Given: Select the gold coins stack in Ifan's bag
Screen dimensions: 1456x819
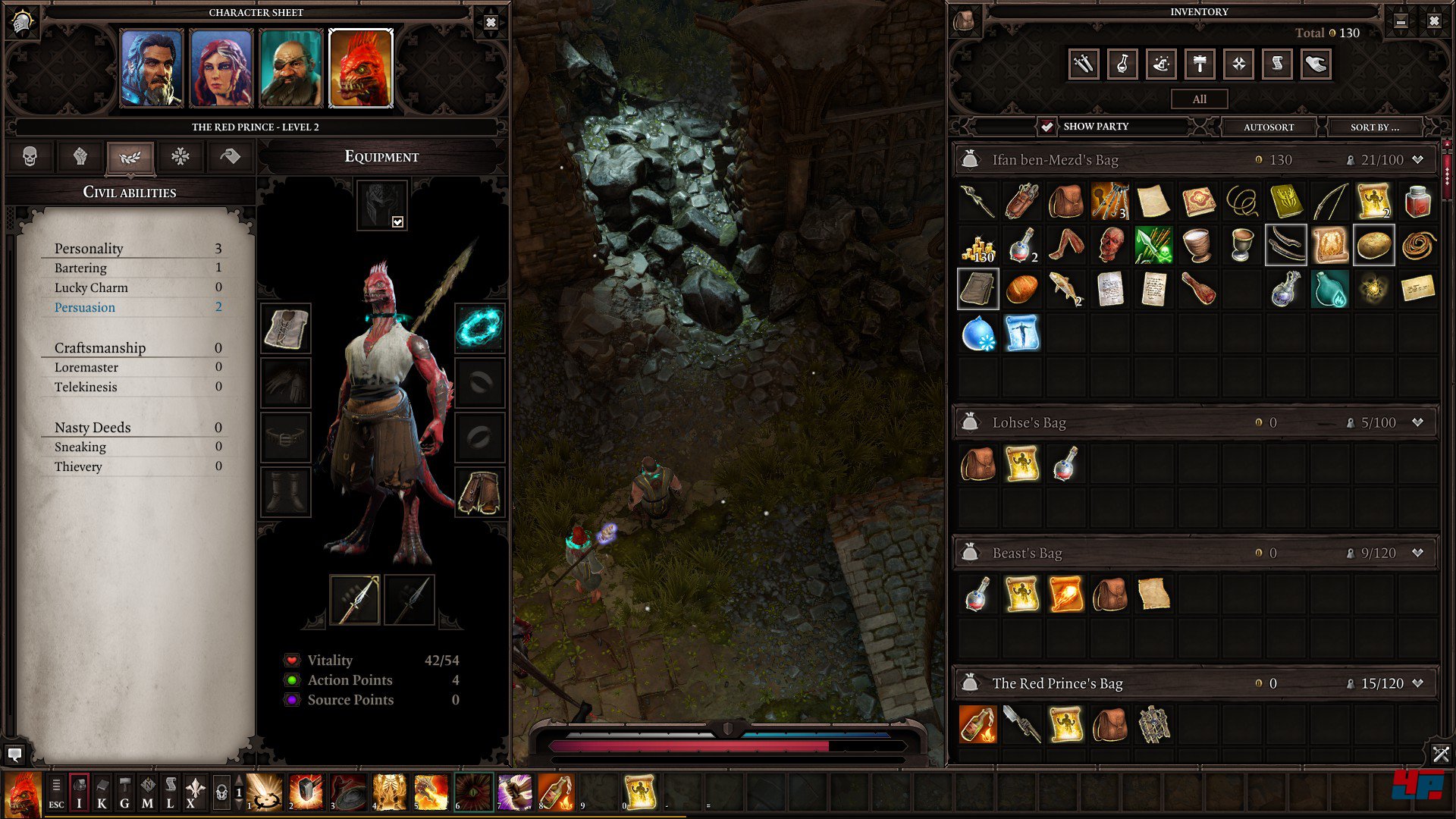Looking at the screenshot, I should [x=977, y=246].
